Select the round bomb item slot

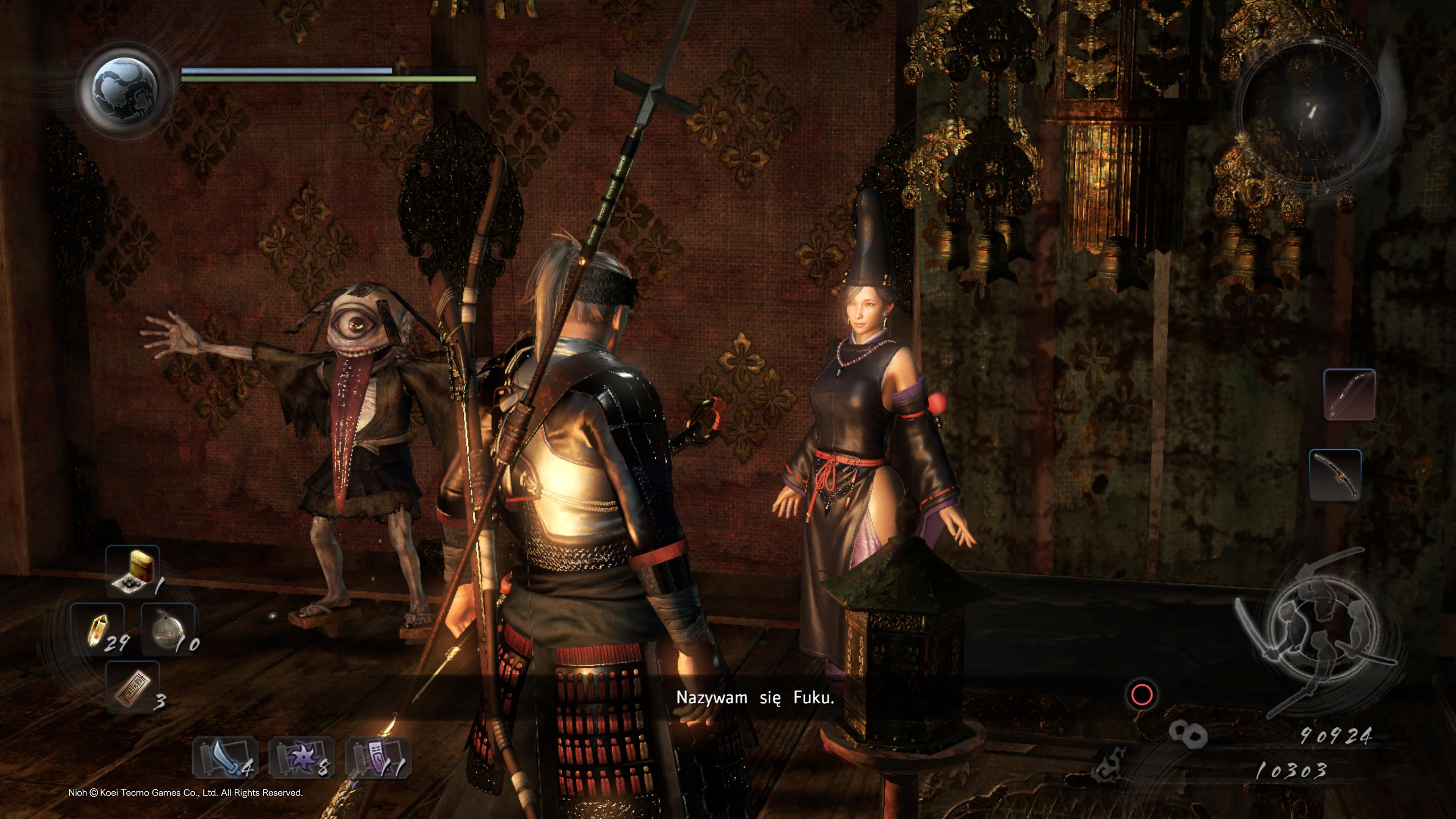pyautogui.click(x=168, y=629)
